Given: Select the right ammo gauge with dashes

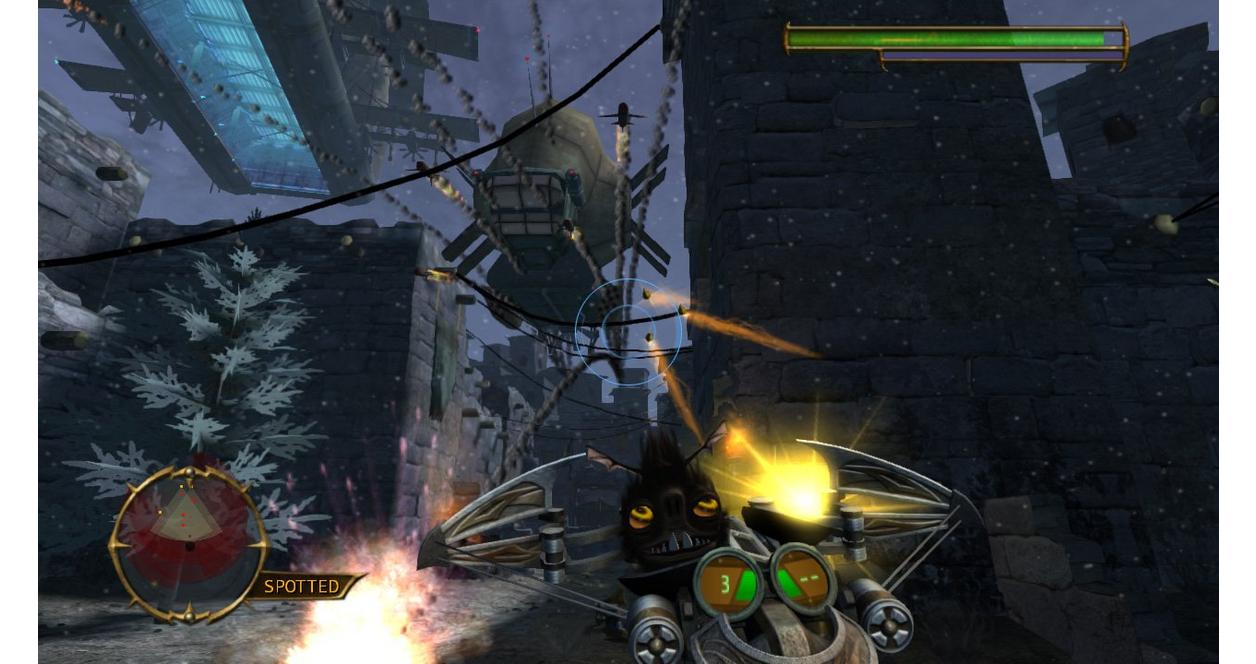Looking at the screenshot, I should pos(803,579).
